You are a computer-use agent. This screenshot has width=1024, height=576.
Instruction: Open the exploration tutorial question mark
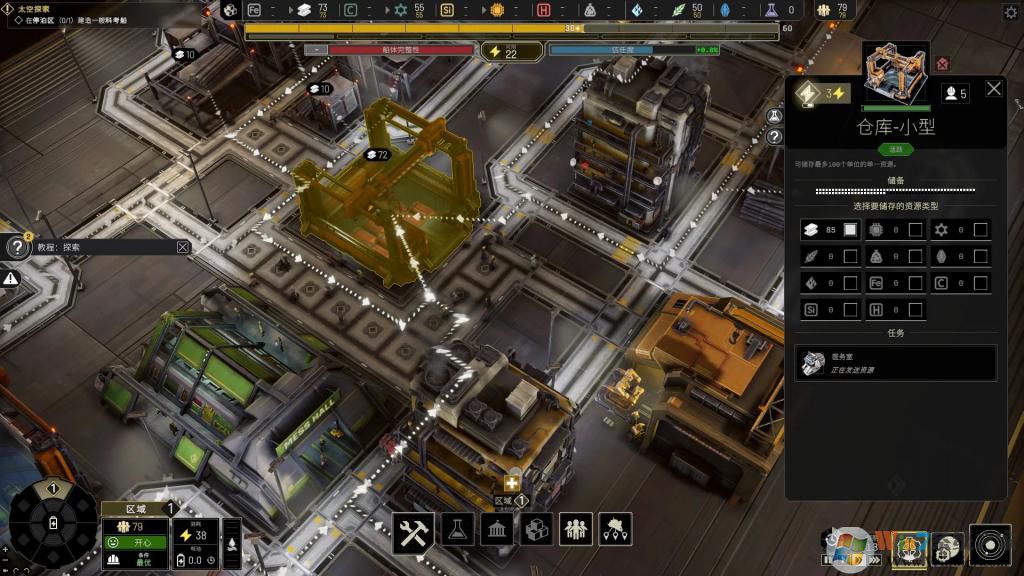click(17, 247)
